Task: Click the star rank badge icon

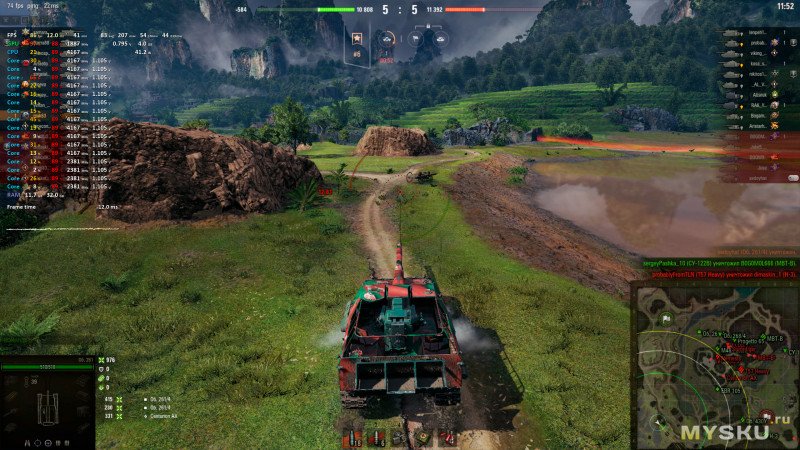Action: (x=357, y=39)
